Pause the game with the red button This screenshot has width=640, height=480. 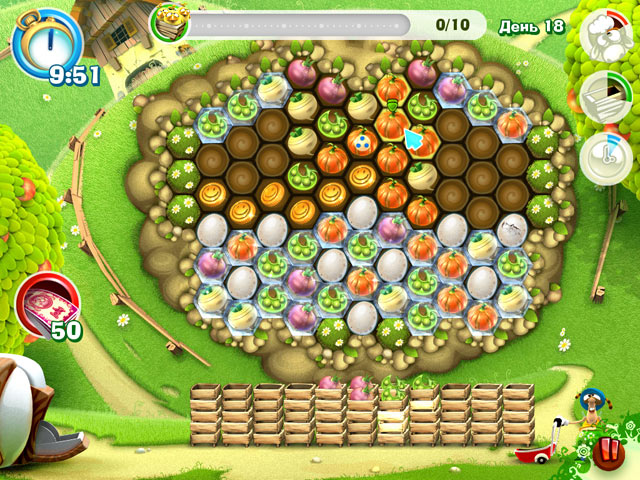coord(606,451)
